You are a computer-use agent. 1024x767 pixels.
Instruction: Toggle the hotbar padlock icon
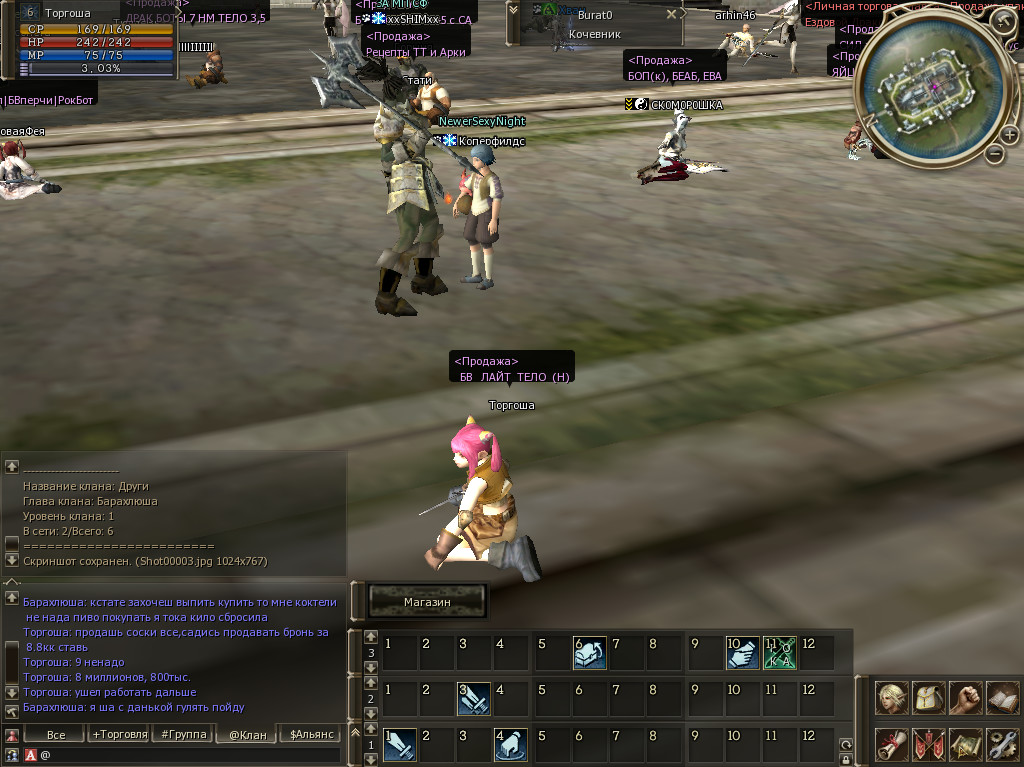846,759
